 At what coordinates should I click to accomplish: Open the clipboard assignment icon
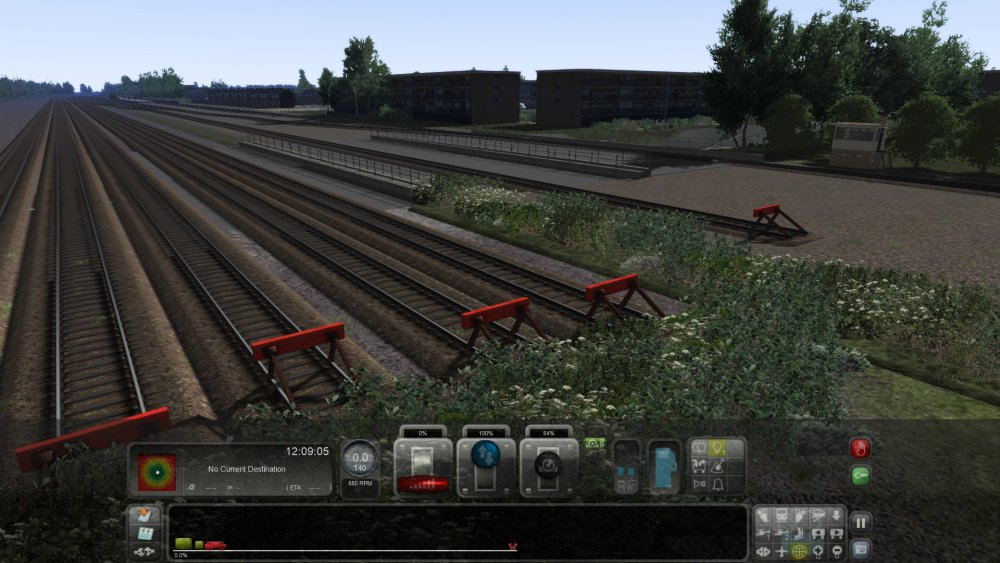pos(143,534)
